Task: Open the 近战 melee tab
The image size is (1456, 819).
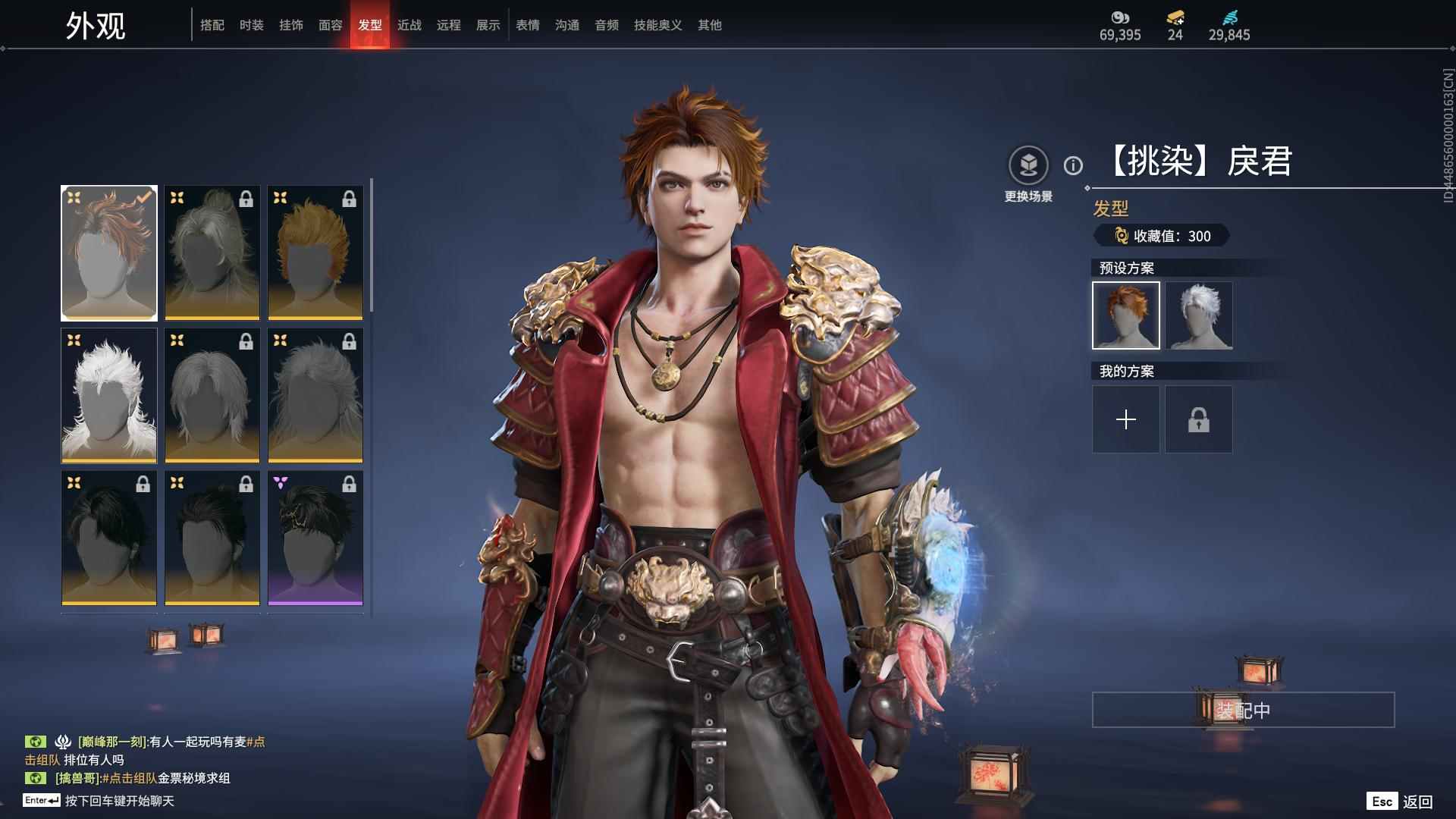Action: point(409,25)
